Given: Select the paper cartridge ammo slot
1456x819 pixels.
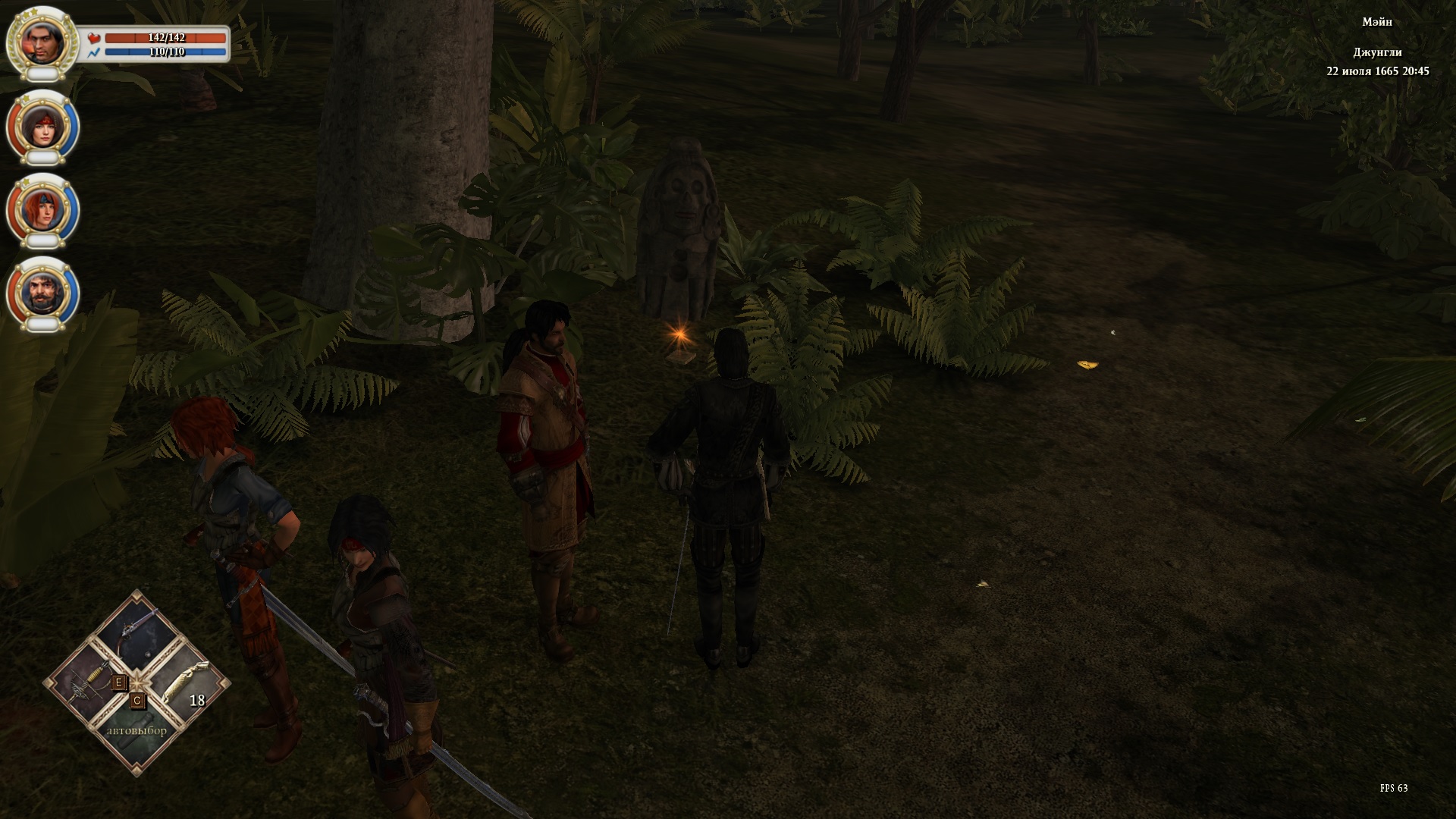Looking at the screenshot, I should (x=186, y=680).
